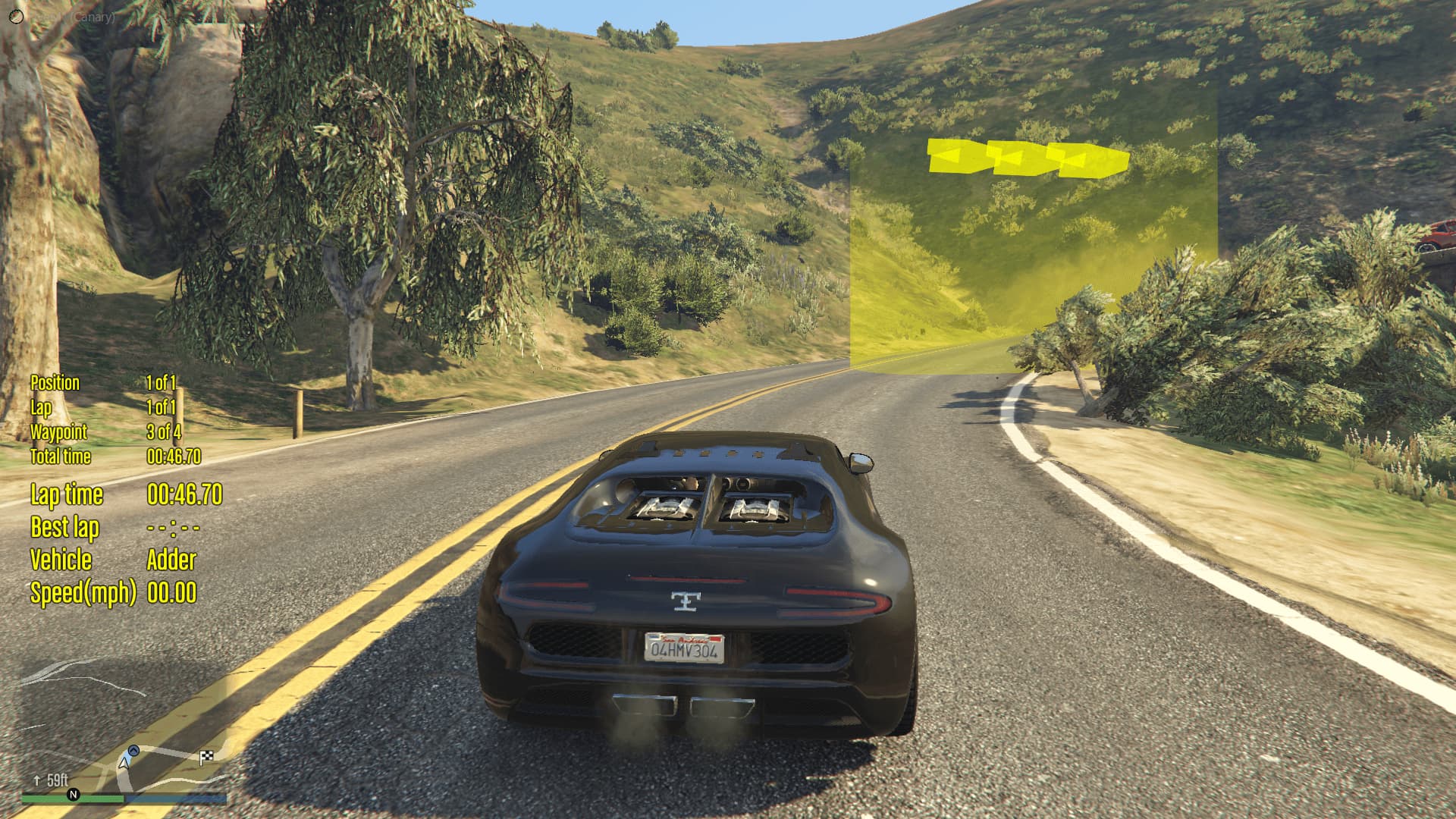Viewport: 1456px width, 819px height.
Task: Click the Speed(mph) 00.00 readout
Action: pos(112,593)
